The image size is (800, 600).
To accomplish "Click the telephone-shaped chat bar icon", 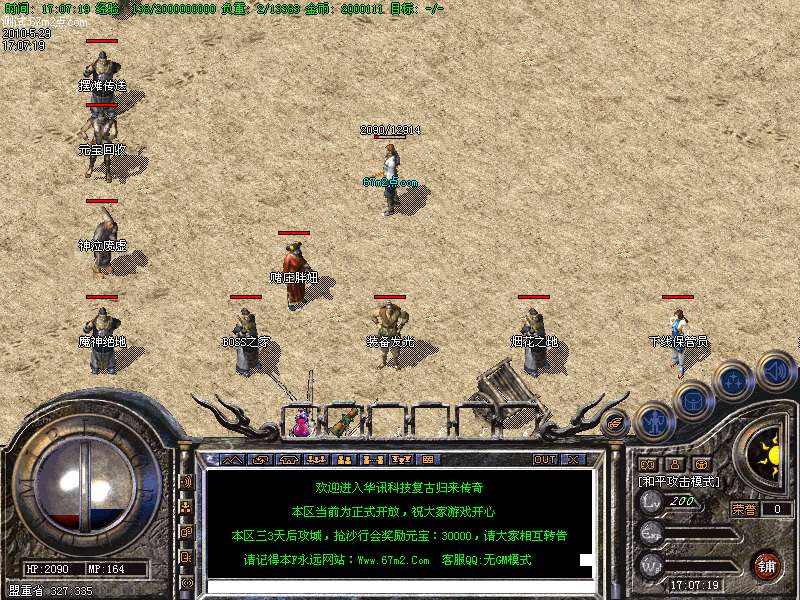I will 288,460.
